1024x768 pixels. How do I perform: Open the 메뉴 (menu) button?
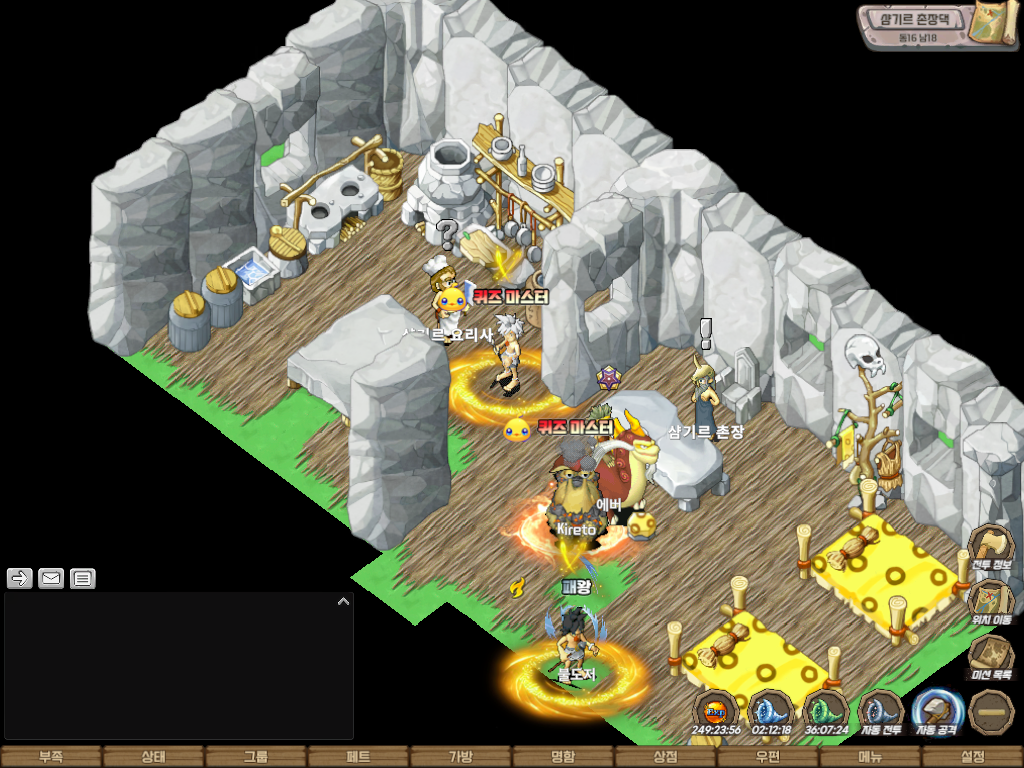[x=870, y=757]
